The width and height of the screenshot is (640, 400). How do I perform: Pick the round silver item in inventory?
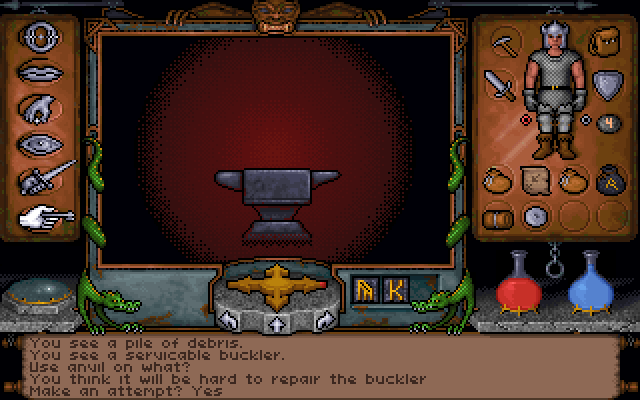tap(535, 215)
